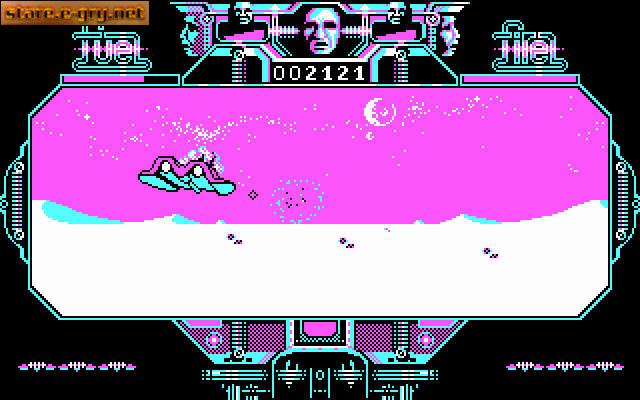Select the pilot face portrait

tap(322, 30)
